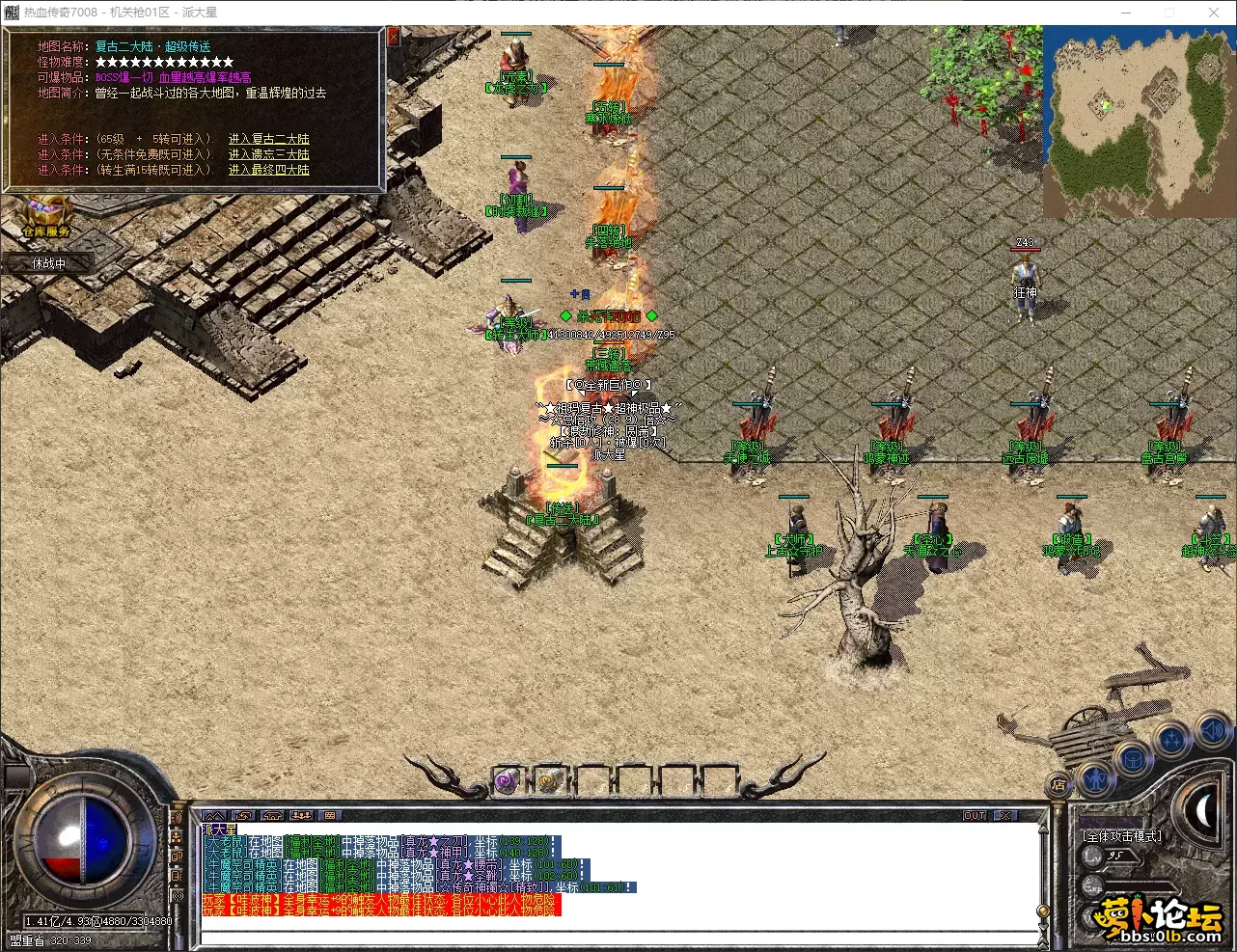Choose the 进入遗忘三大陆 link
1237x952 pixels.
pos(268,154)
